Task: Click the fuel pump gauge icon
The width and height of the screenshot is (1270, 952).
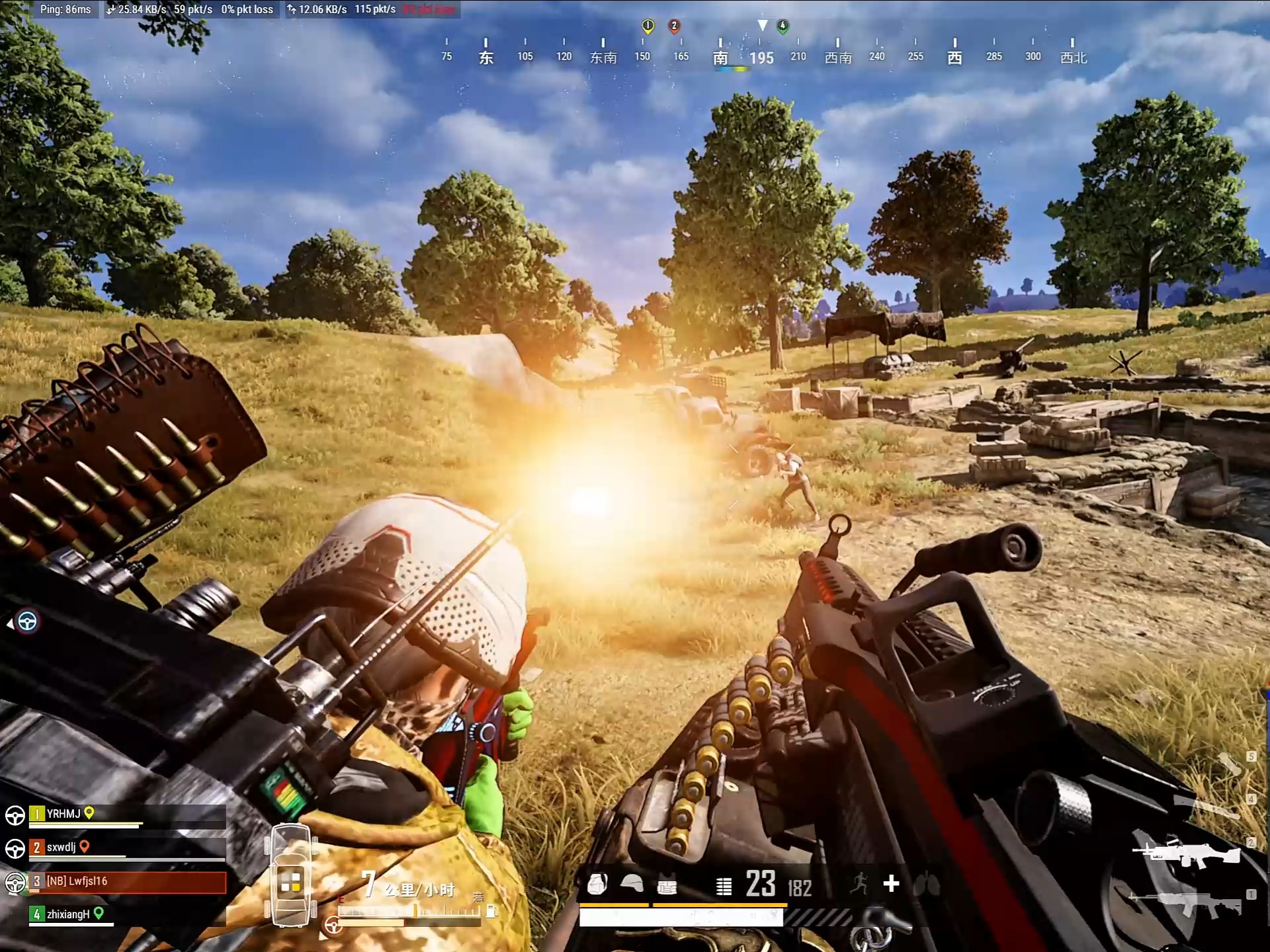Action: tap(491, 912)
